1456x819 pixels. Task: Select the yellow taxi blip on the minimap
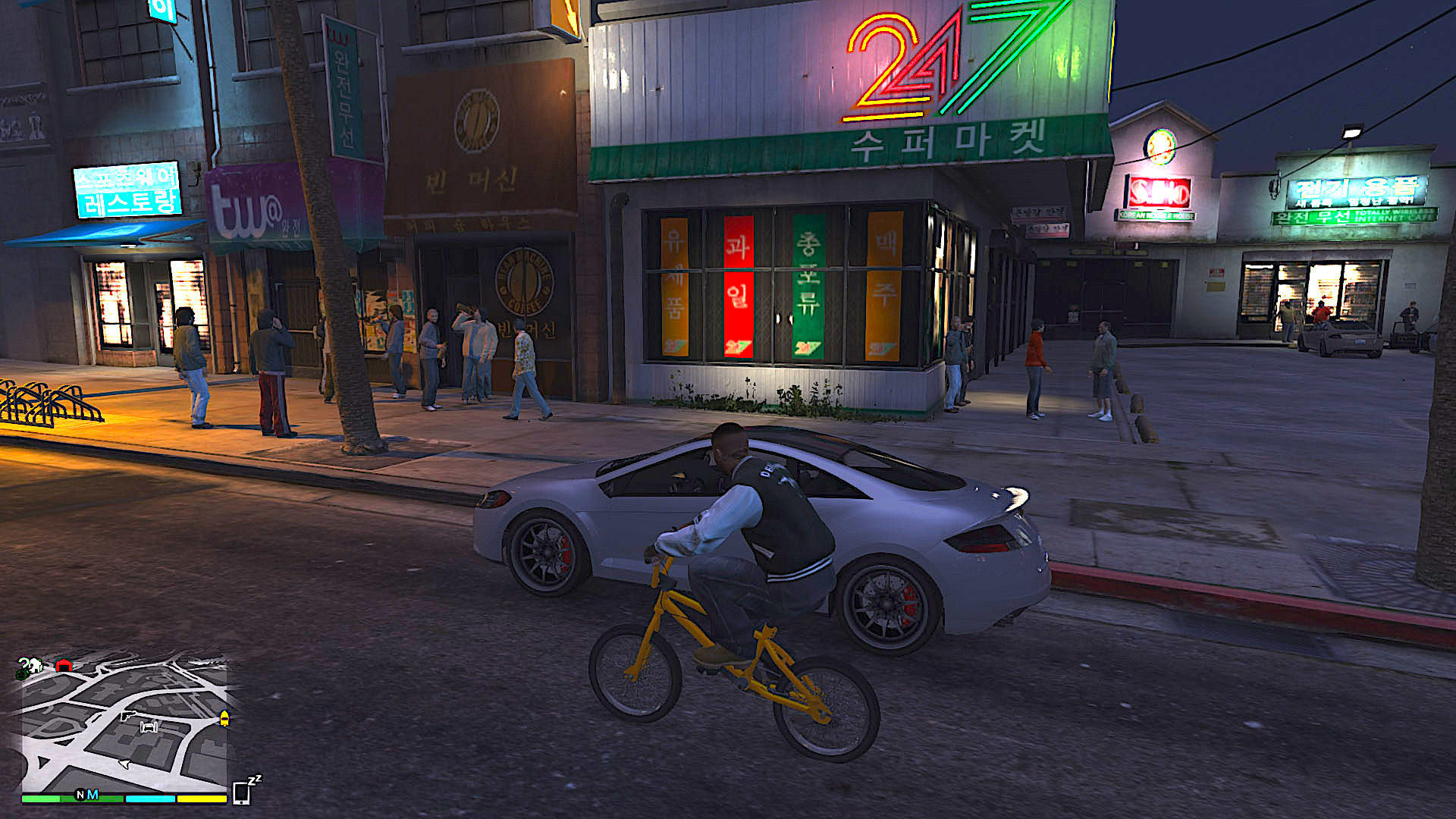pyautogui.click(x=224, y=719)
